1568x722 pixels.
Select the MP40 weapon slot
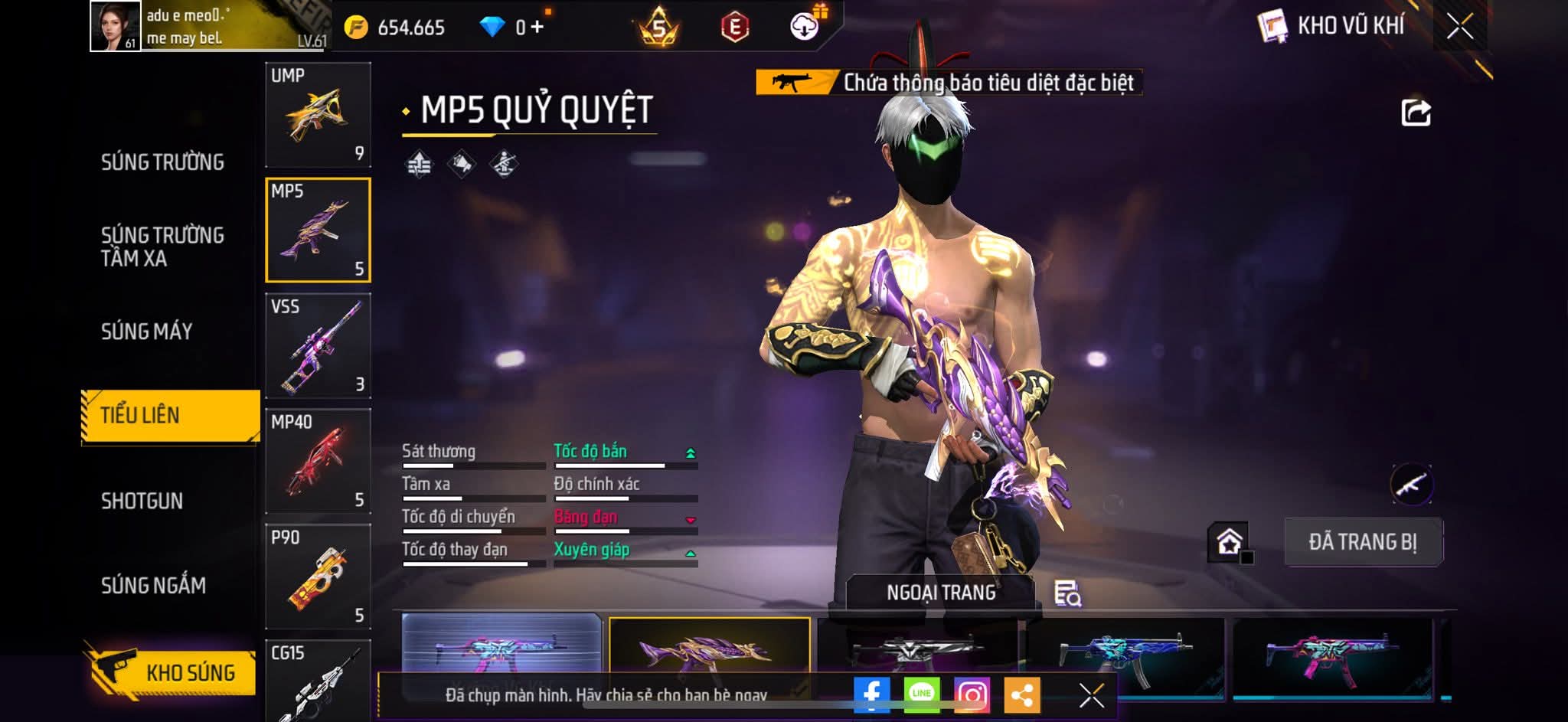318,461
